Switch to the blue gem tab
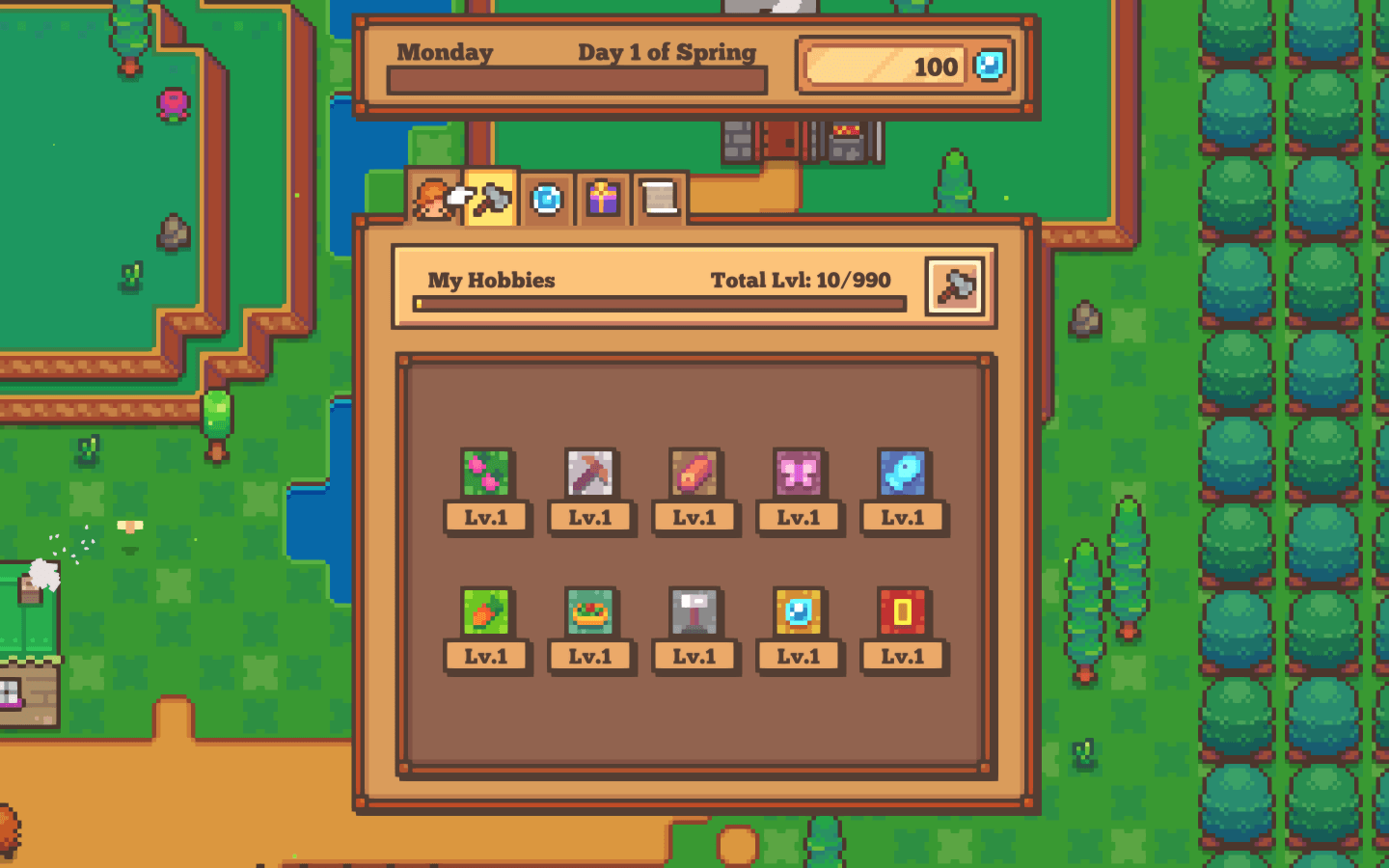This screenshot has height=868, width=1389. click(x=547, y=200)
